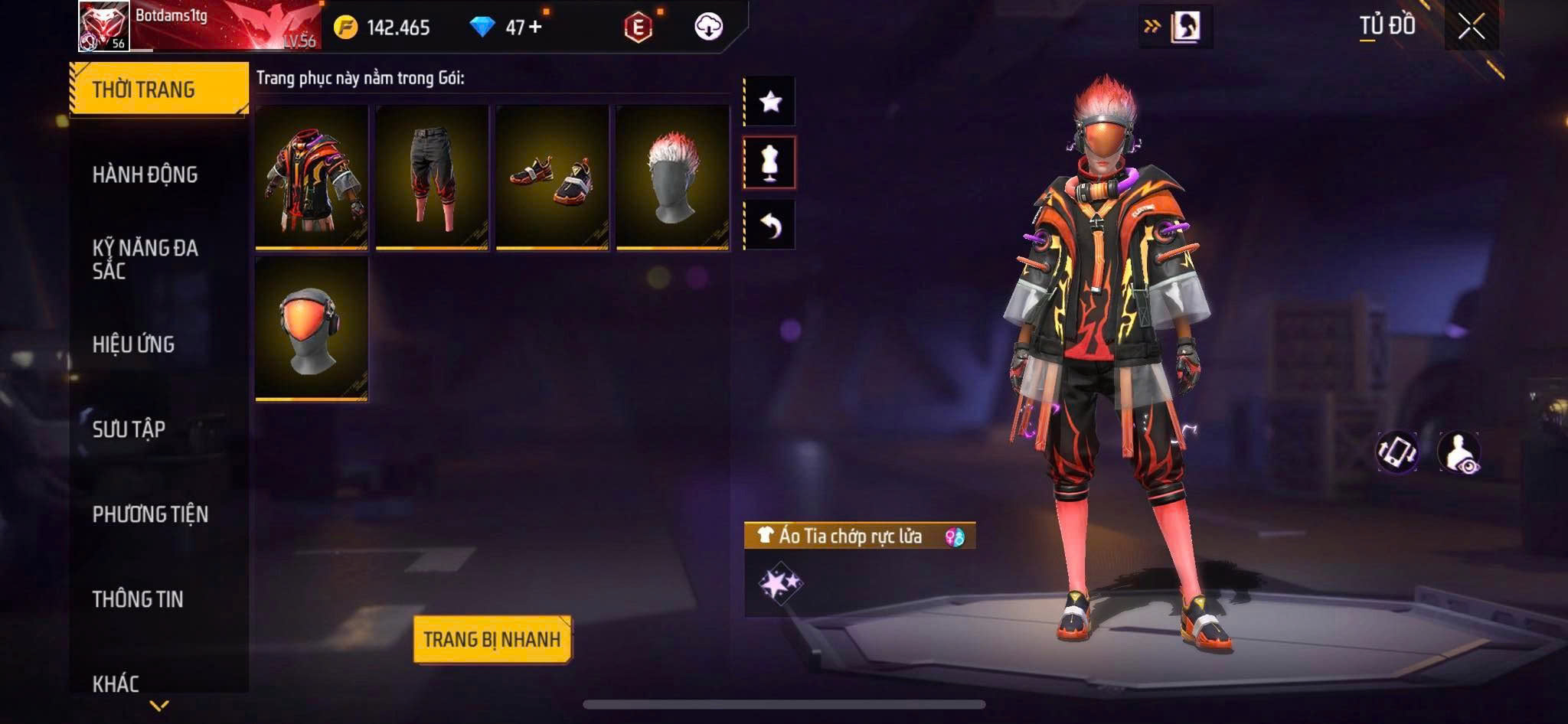Select the flame lightning jacket item
The height and width of the screenshot is (724, 1568).
pyautogui.click(x=312, y=178)
